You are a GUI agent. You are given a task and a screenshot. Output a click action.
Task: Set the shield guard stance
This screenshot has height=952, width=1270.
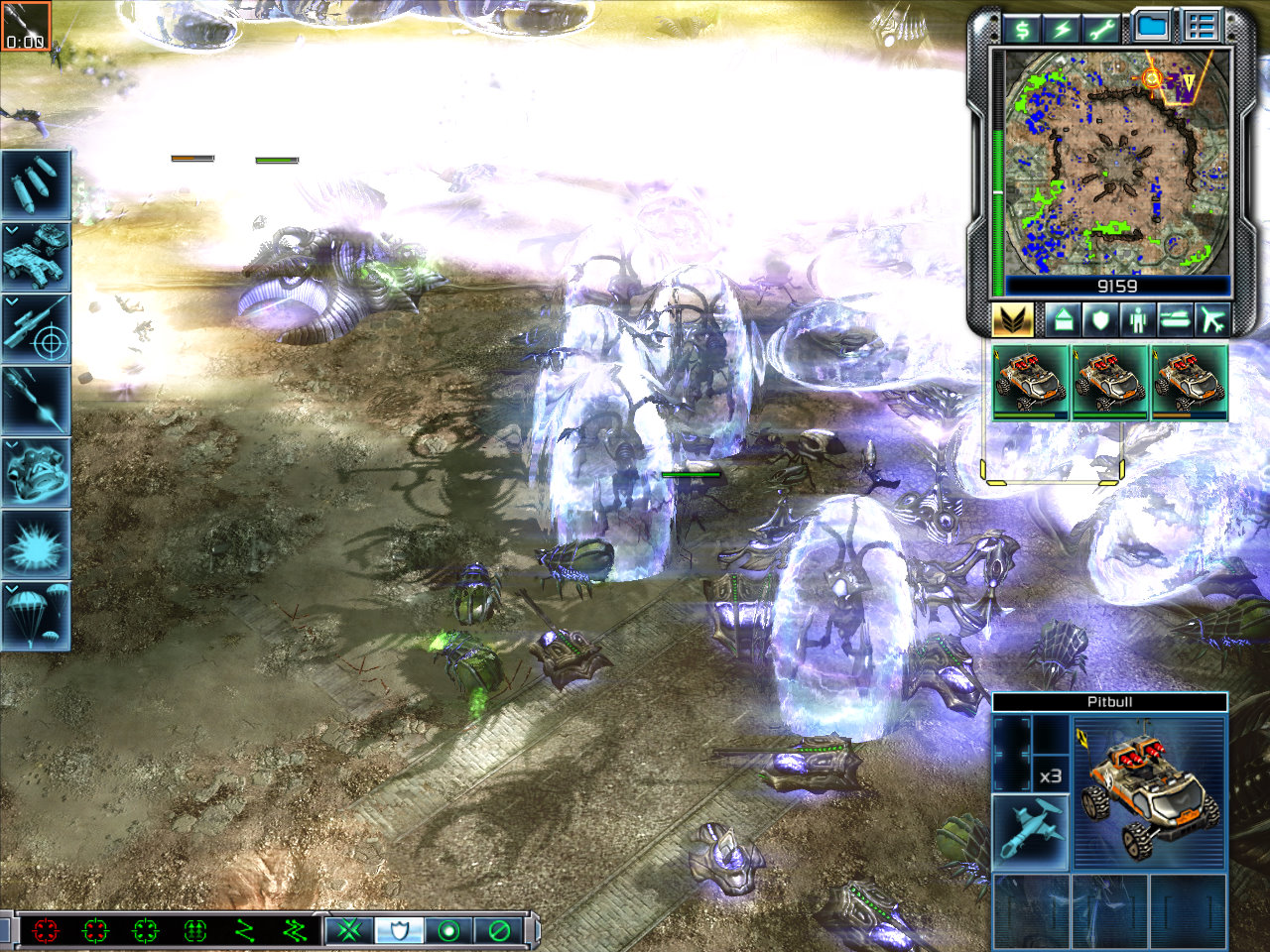coord(399,930)
